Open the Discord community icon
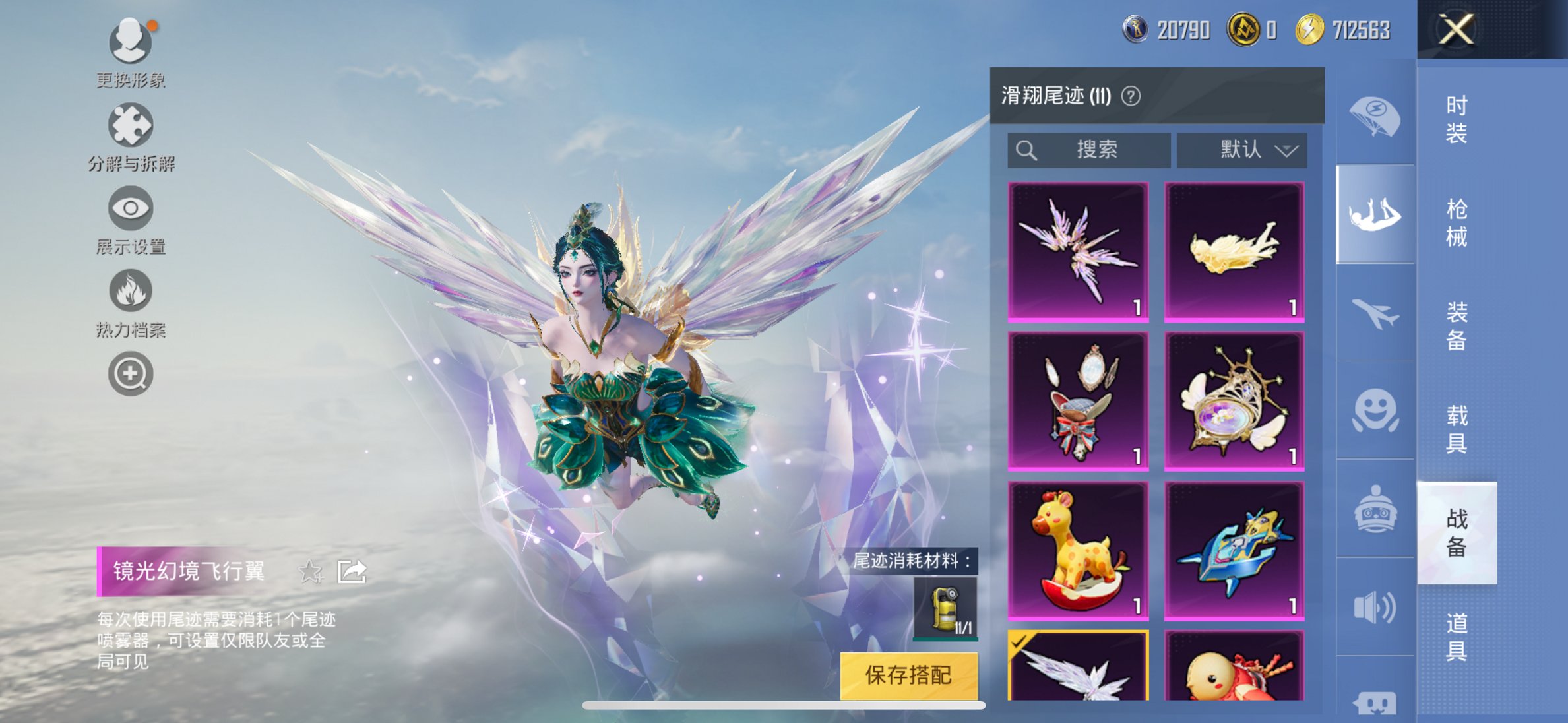Screen dimensions: 1568x723 click(1375, 703)
